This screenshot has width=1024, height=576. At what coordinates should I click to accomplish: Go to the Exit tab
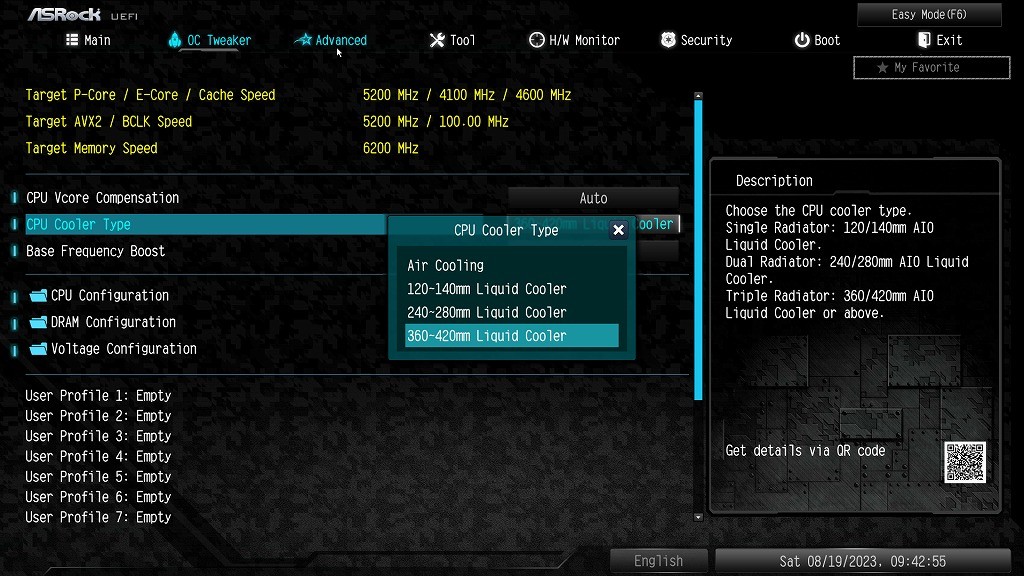939,40
